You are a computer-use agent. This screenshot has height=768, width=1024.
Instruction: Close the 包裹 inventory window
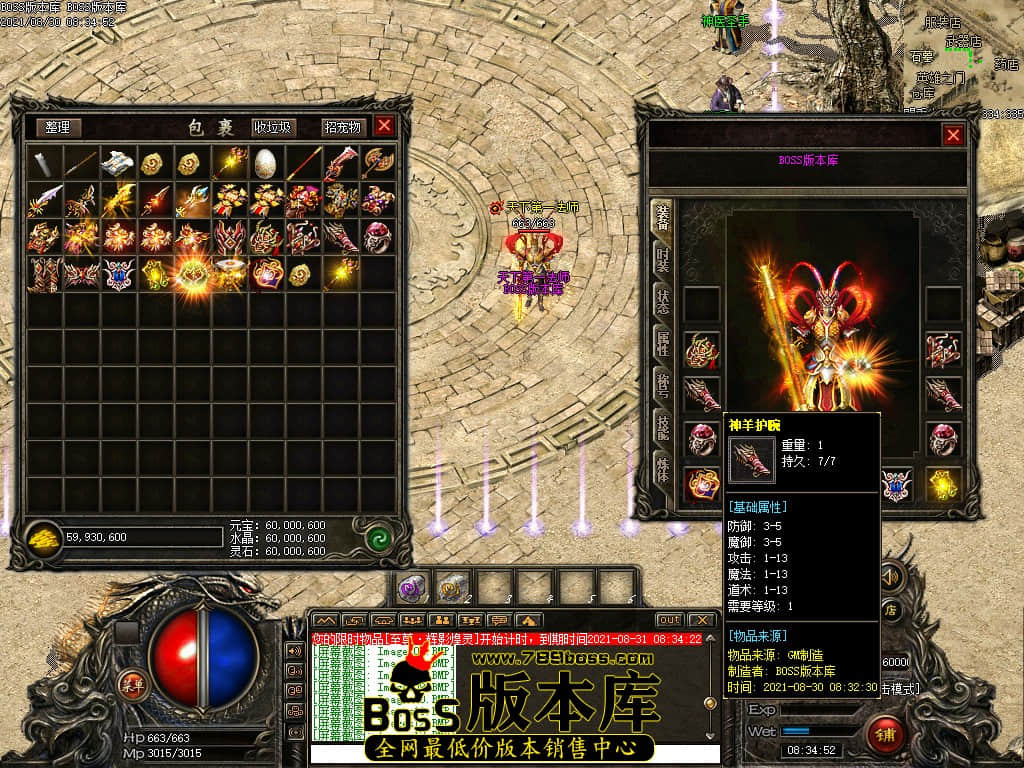(384, 126)
